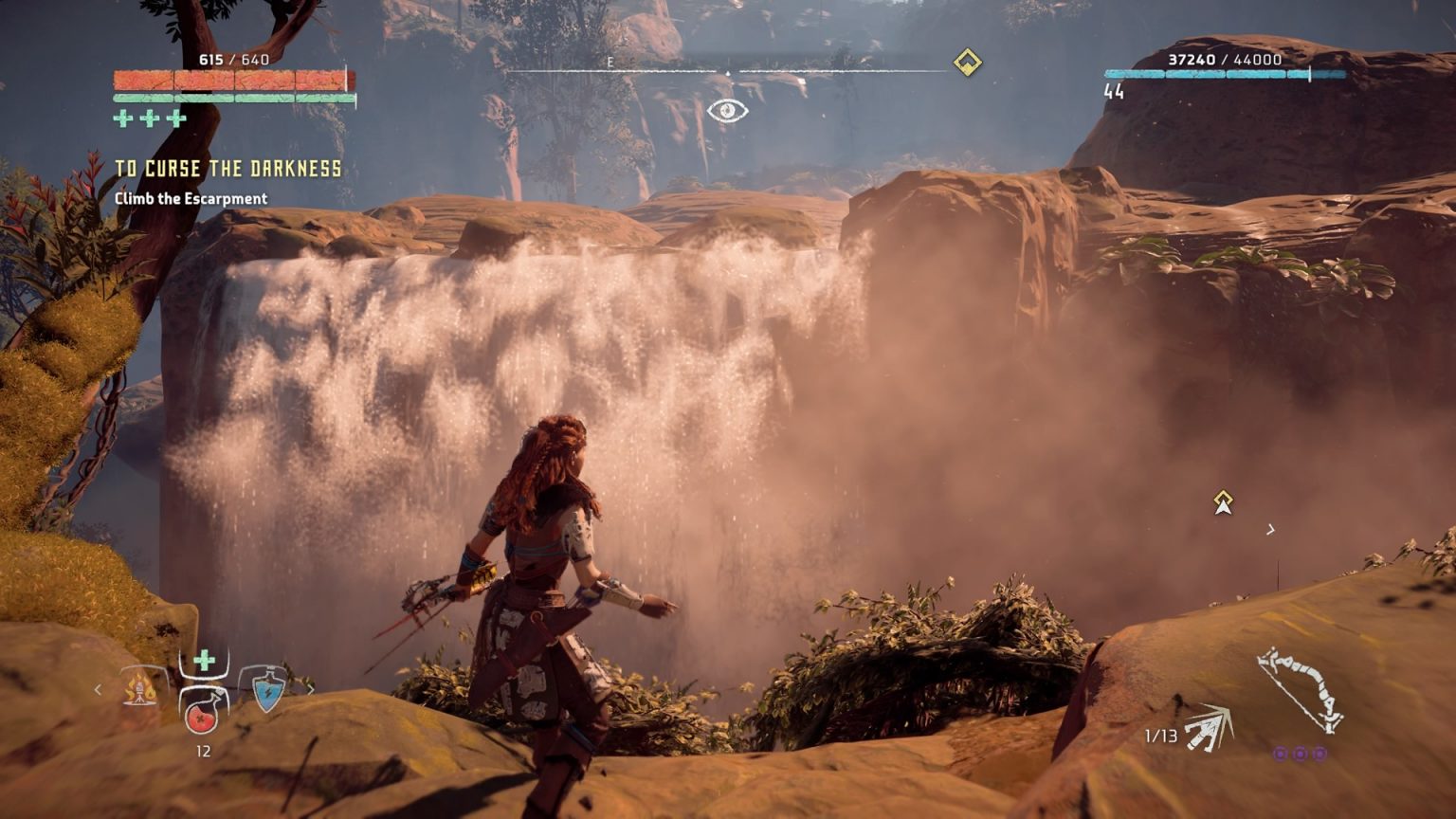1456x819 pixels.
Task: Click the eye stealth visibility indicator
Action: point(727,111)
